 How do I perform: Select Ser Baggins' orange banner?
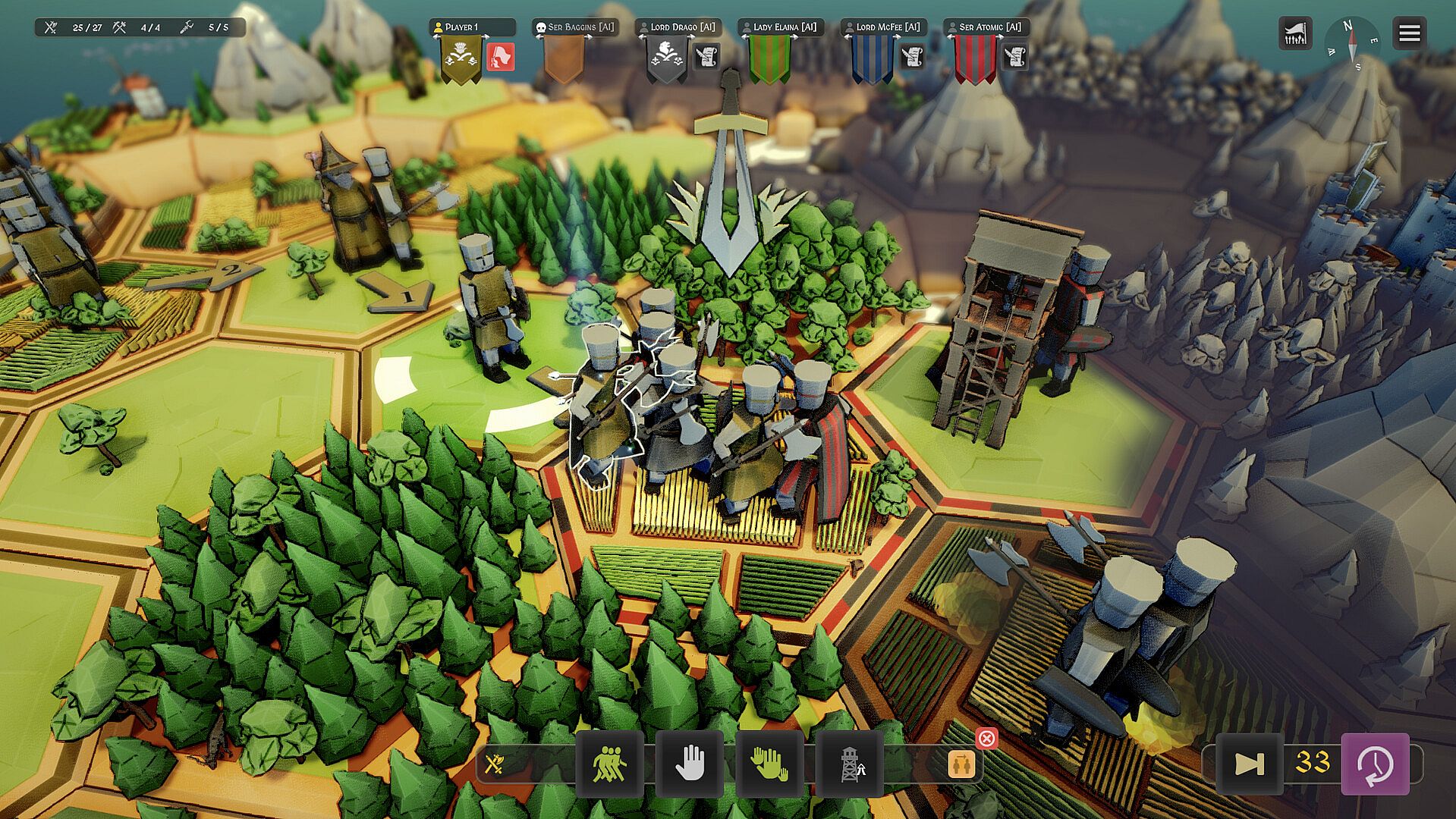pos(564,59)
